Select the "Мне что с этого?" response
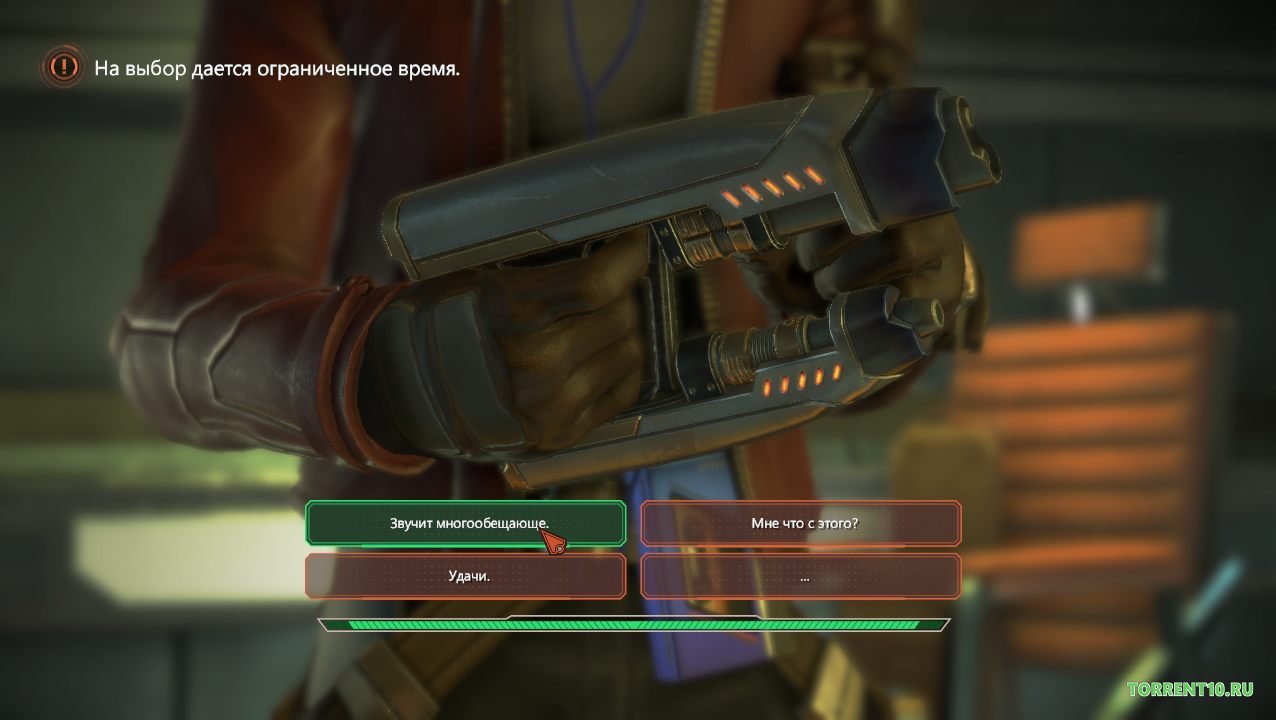 click(x=801, y=523)
